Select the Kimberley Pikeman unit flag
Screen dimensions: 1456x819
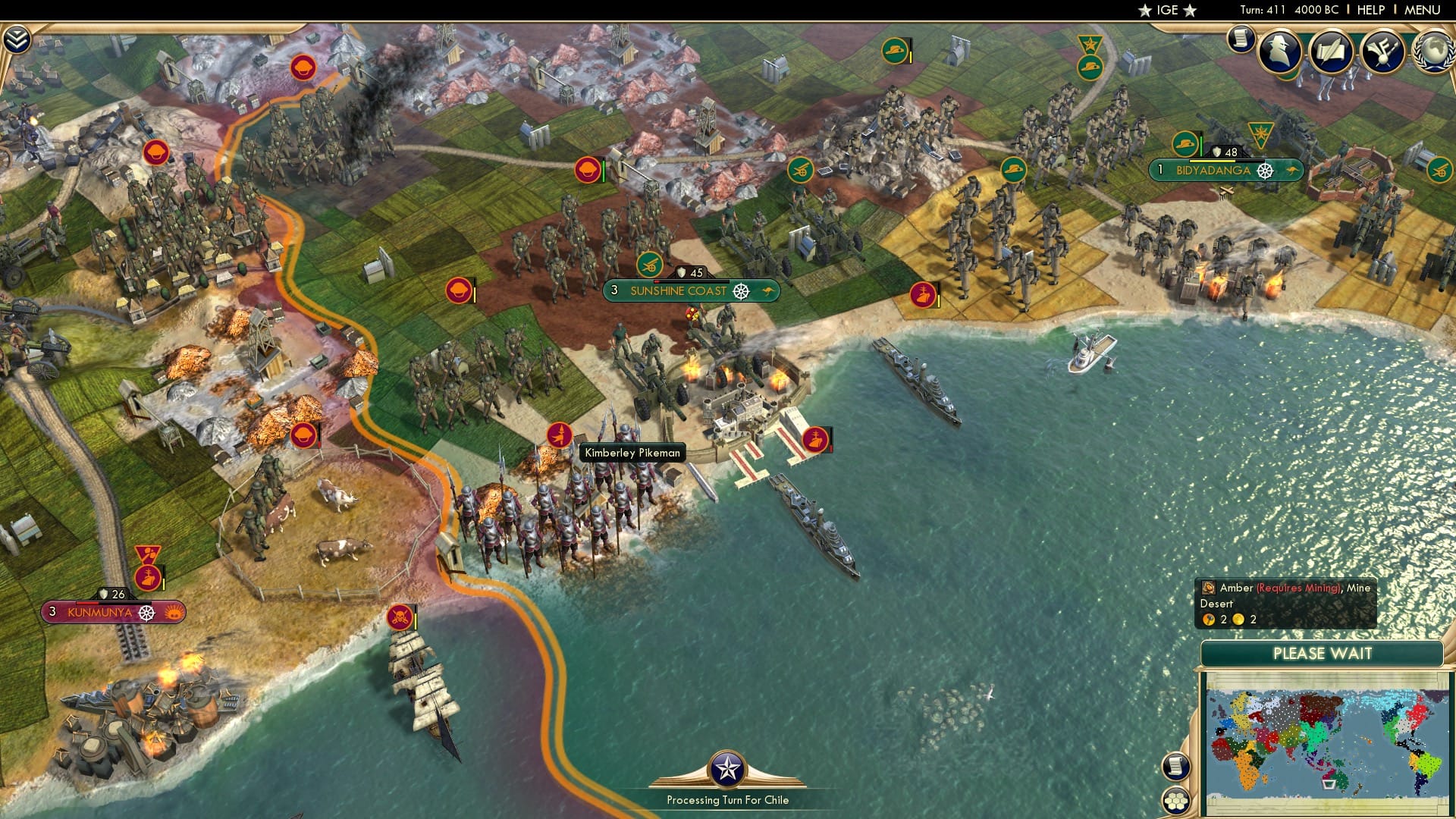point(560,436)
